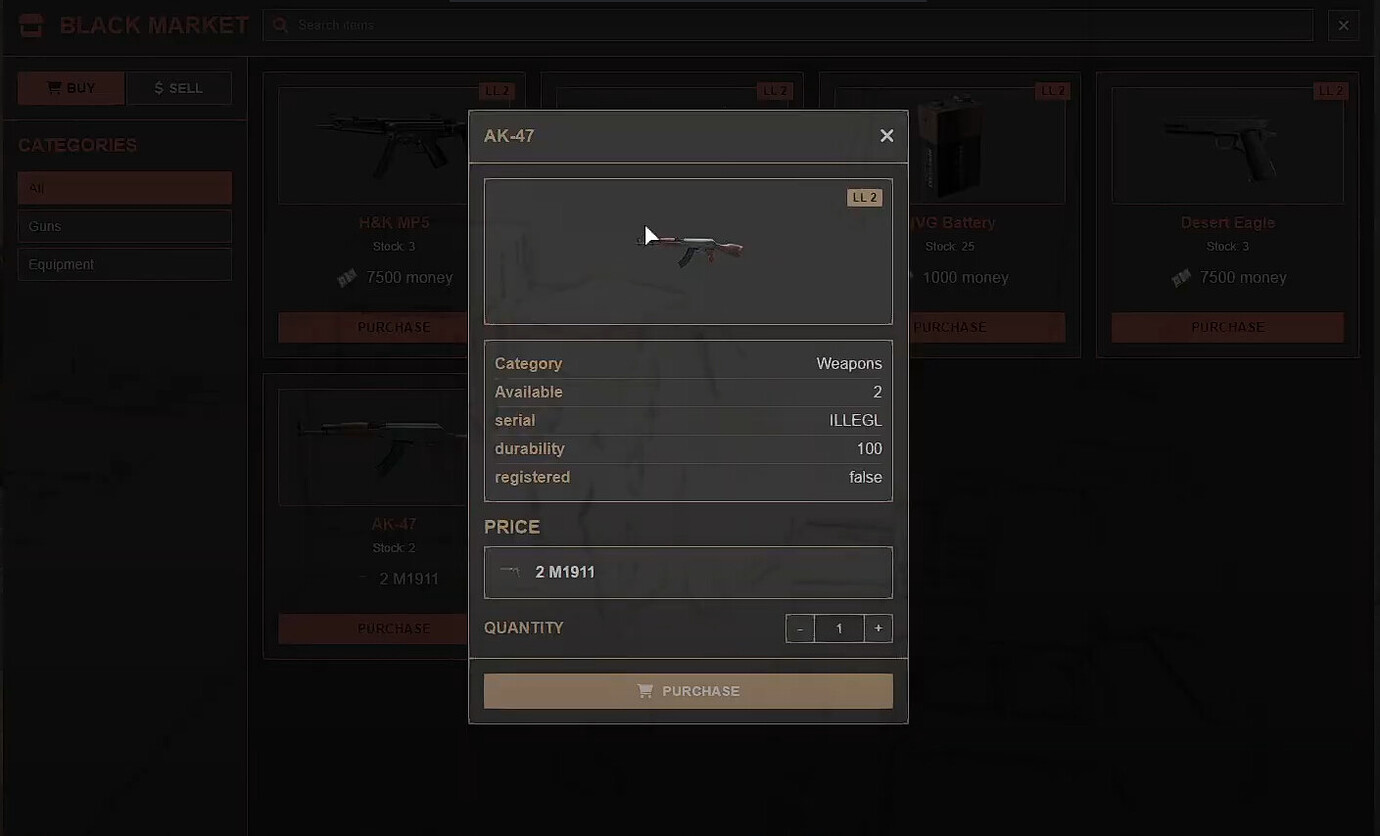Click the AK-47 preview image thumbnail
Viewport: 1380px width, 836px height.
pos(688,251)
